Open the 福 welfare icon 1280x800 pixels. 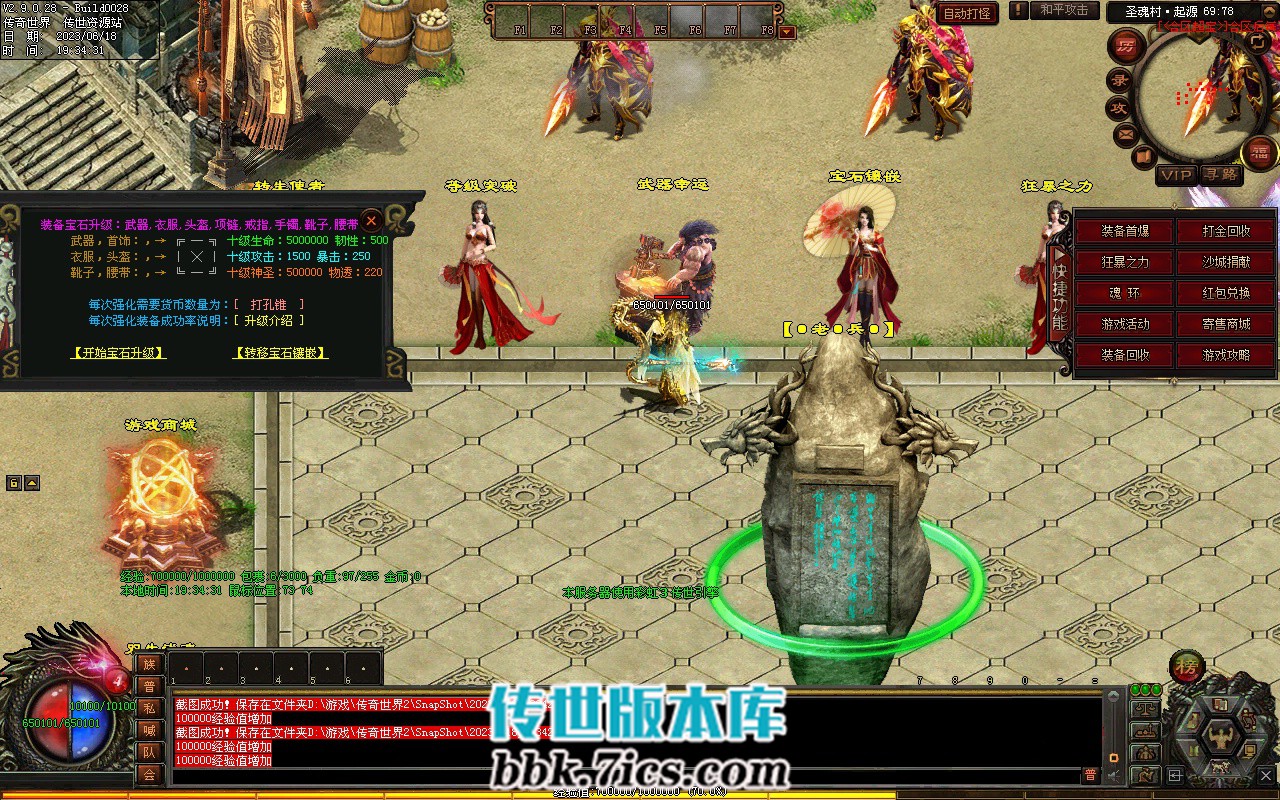coord(1258,152)
